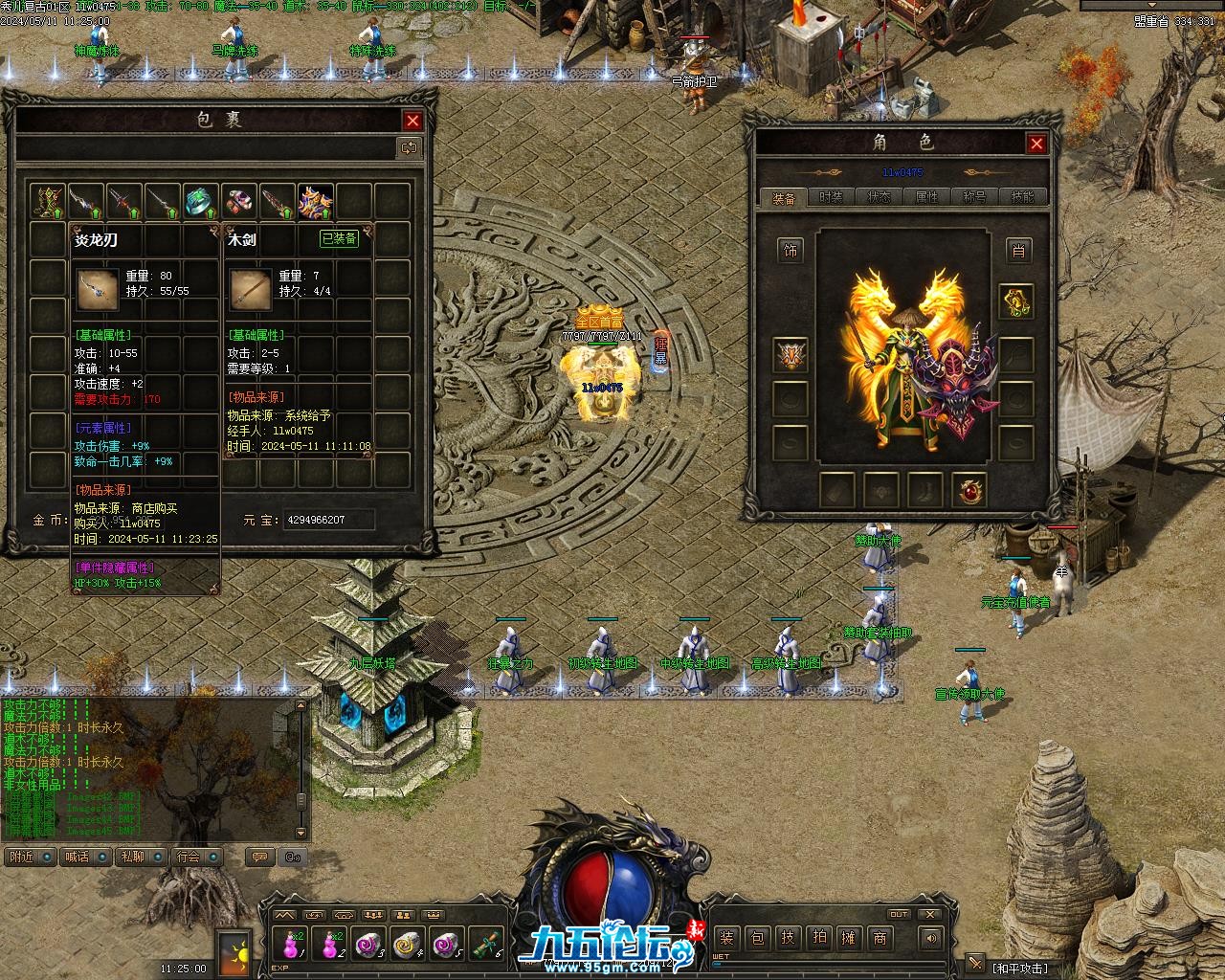The height and width of the screenshot is (980, 1225).
Task: Click the bag's sort arrows button
Action: point(409,147)
